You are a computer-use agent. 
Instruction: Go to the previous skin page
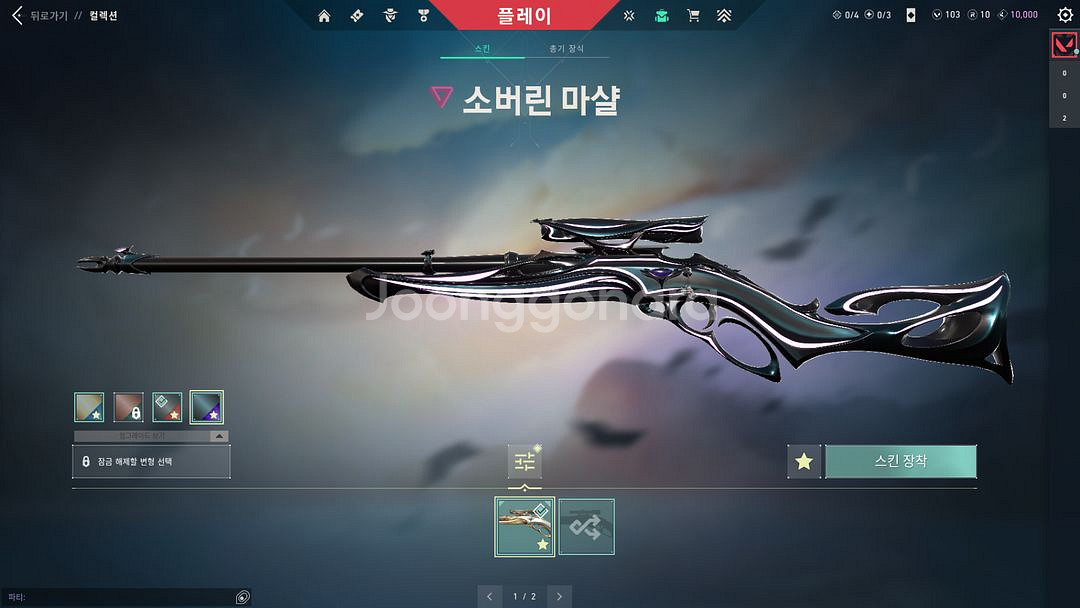click(490, 597)
